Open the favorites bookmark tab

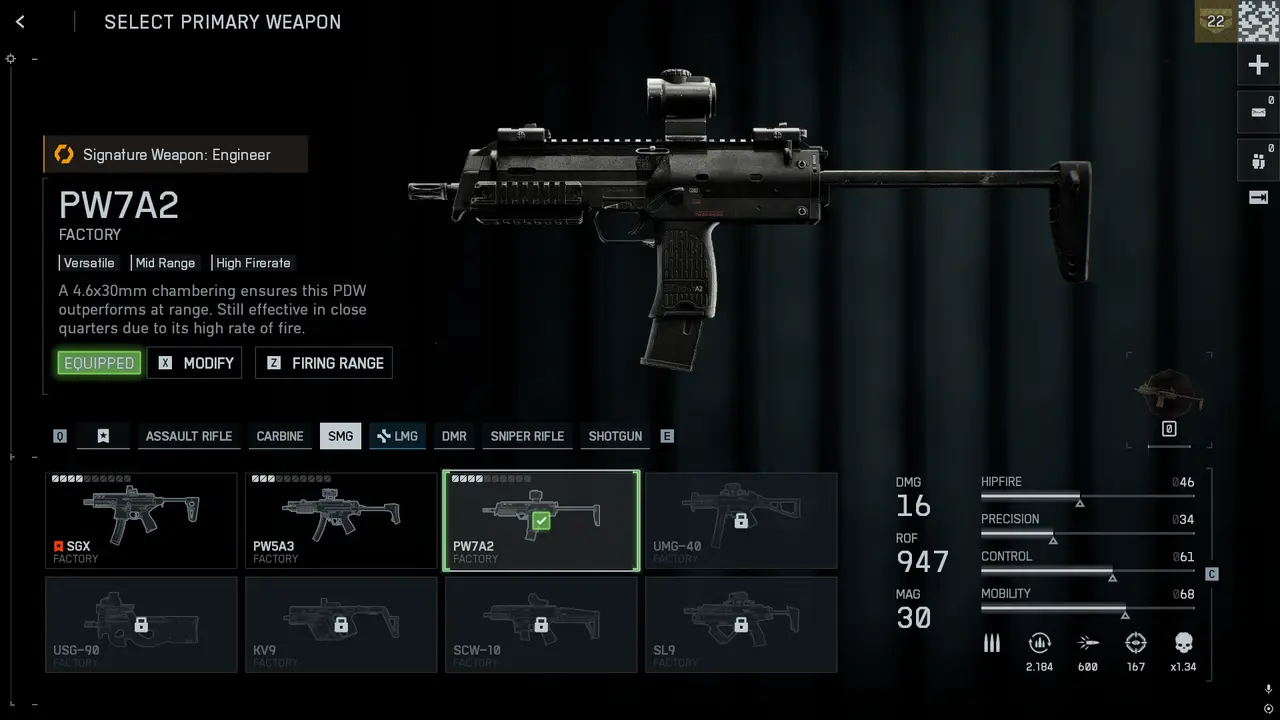[x=103, y=436]
